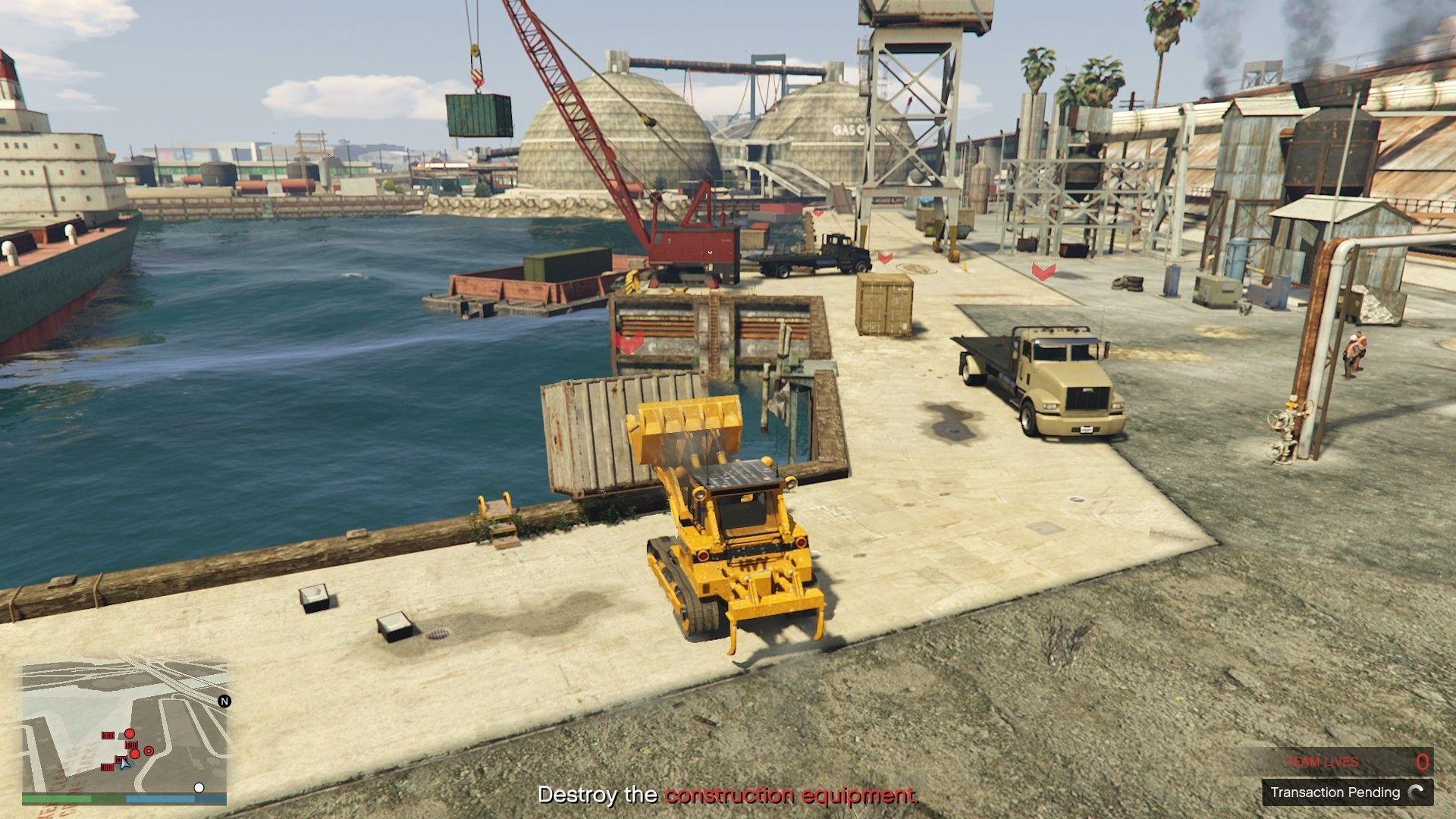Image resolution: width=1456 pixels, height=819 pixels.
Task: Click the white player arrow on the minimap
Action: [125, 763]
